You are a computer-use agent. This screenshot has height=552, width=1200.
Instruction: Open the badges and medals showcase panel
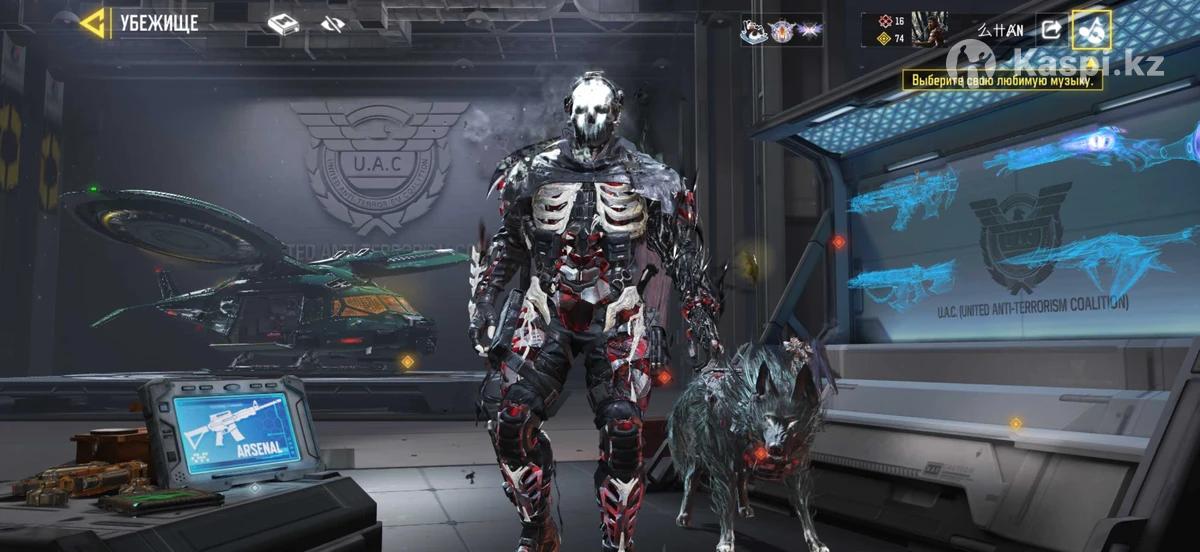[x=780, y=31]
